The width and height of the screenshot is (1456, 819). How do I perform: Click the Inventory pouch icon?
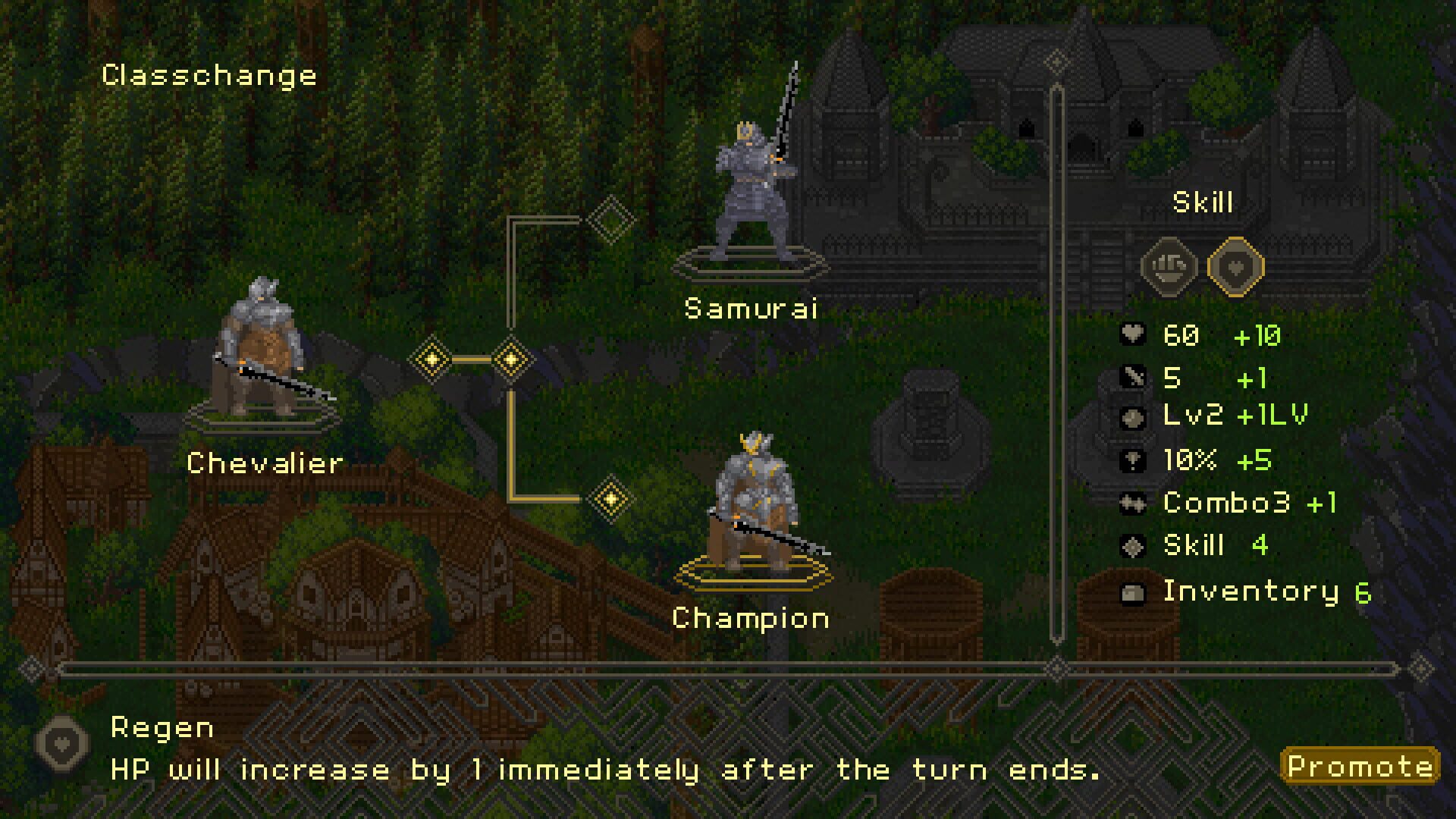1132,591
